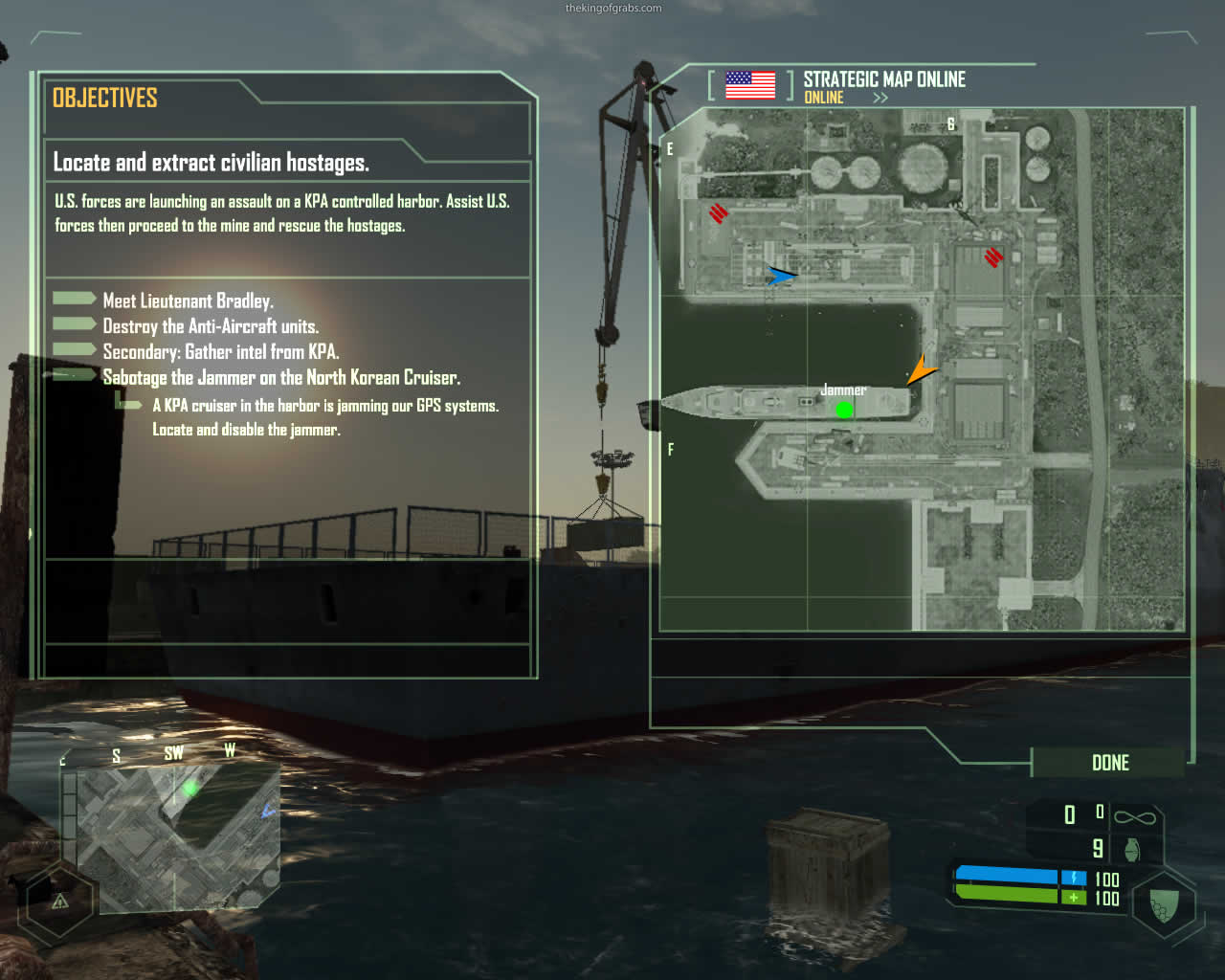This screenshot has height=980, width=1225.
Task: Select the Meet Lieutenant Bradley objective
Action: (188, 301)
